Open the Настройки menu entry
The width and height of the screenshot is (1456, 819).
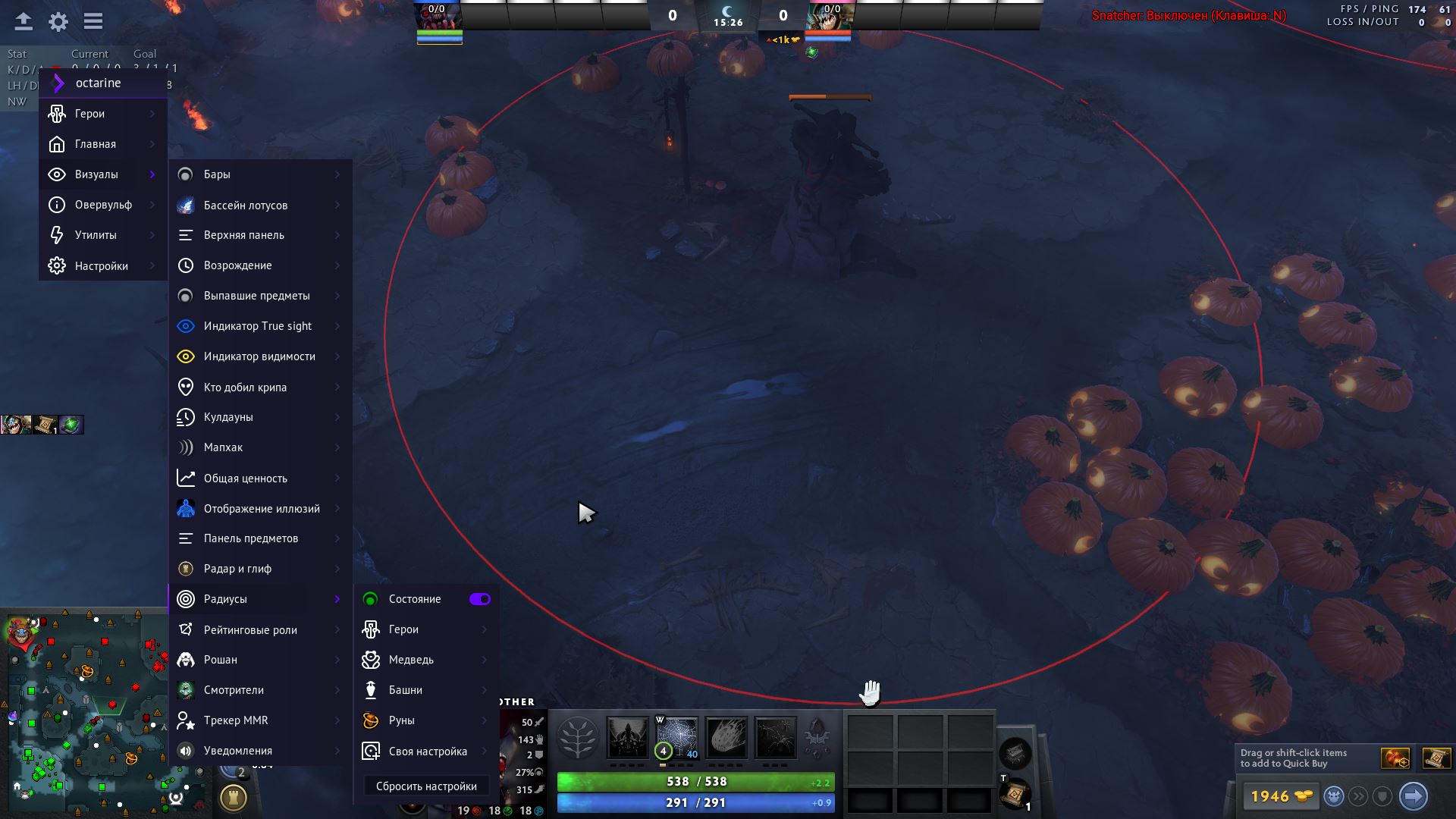[x=99, y=265]
